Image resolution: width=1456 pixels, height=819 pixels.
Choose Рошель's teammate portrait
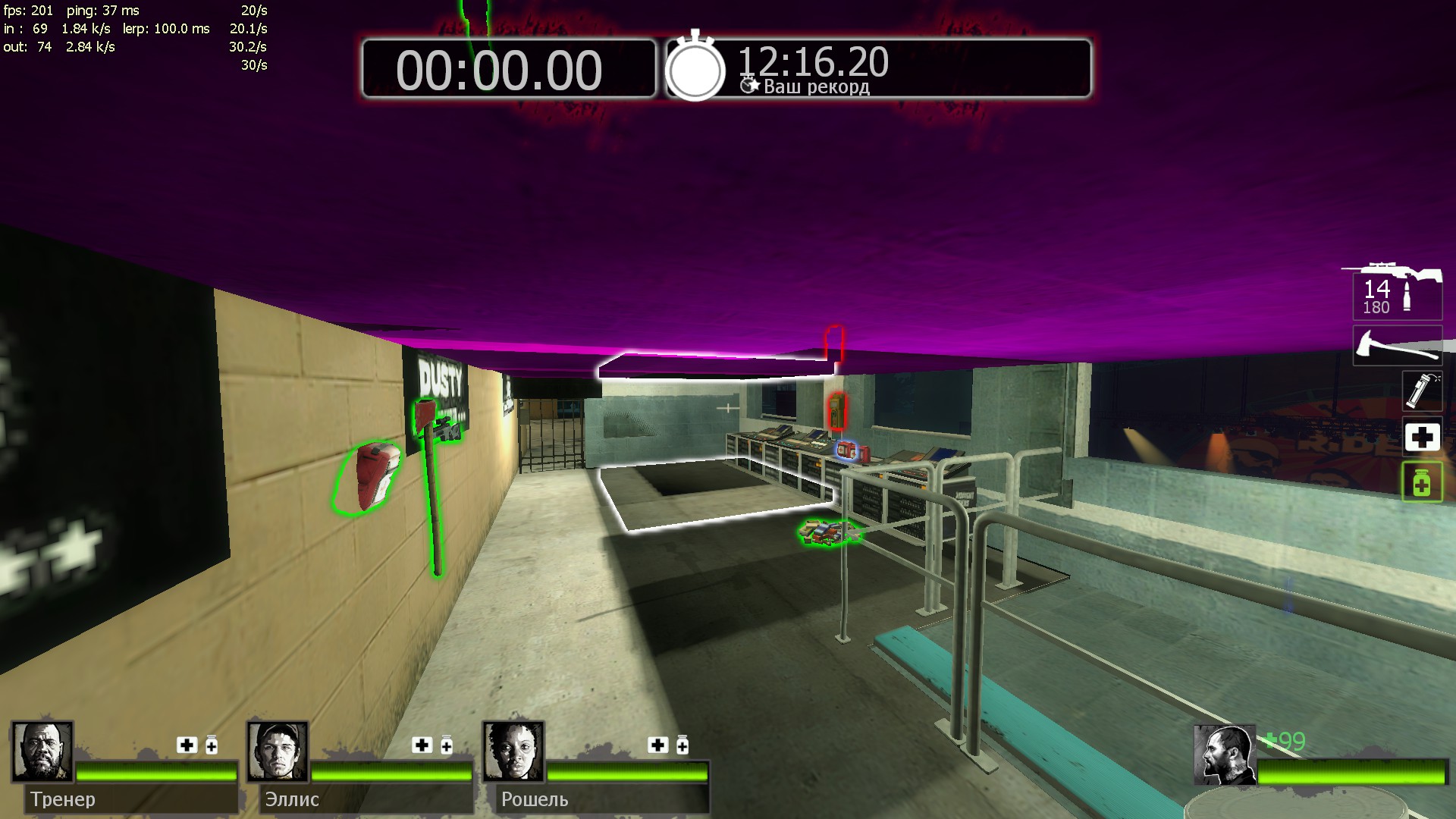coord(513,752)
